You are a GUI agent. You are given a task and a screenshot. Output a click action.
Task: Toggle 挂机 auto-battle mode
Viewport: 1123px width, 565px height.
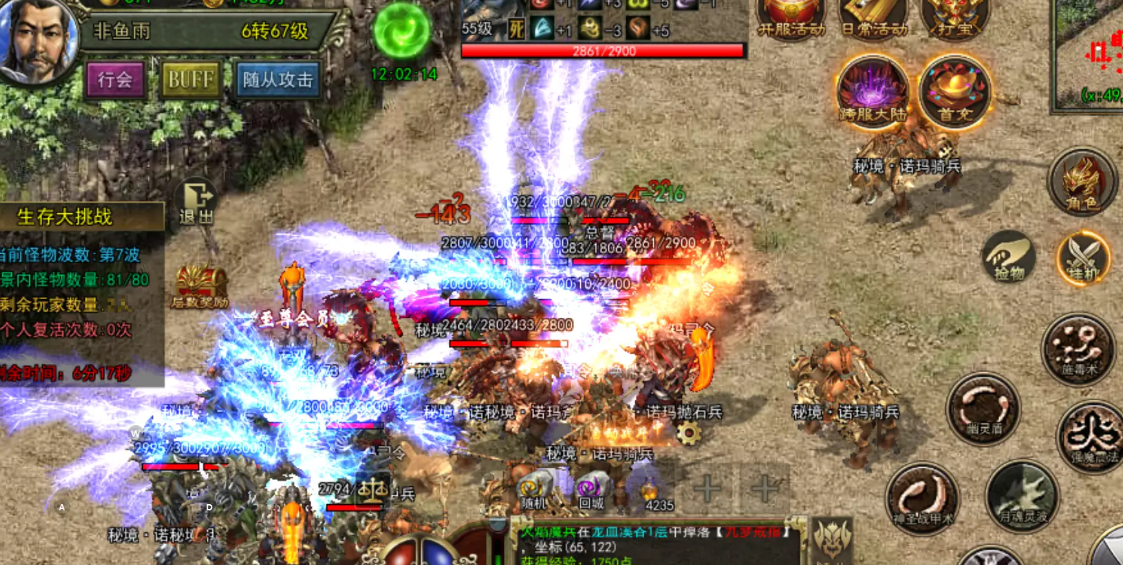1084,258
